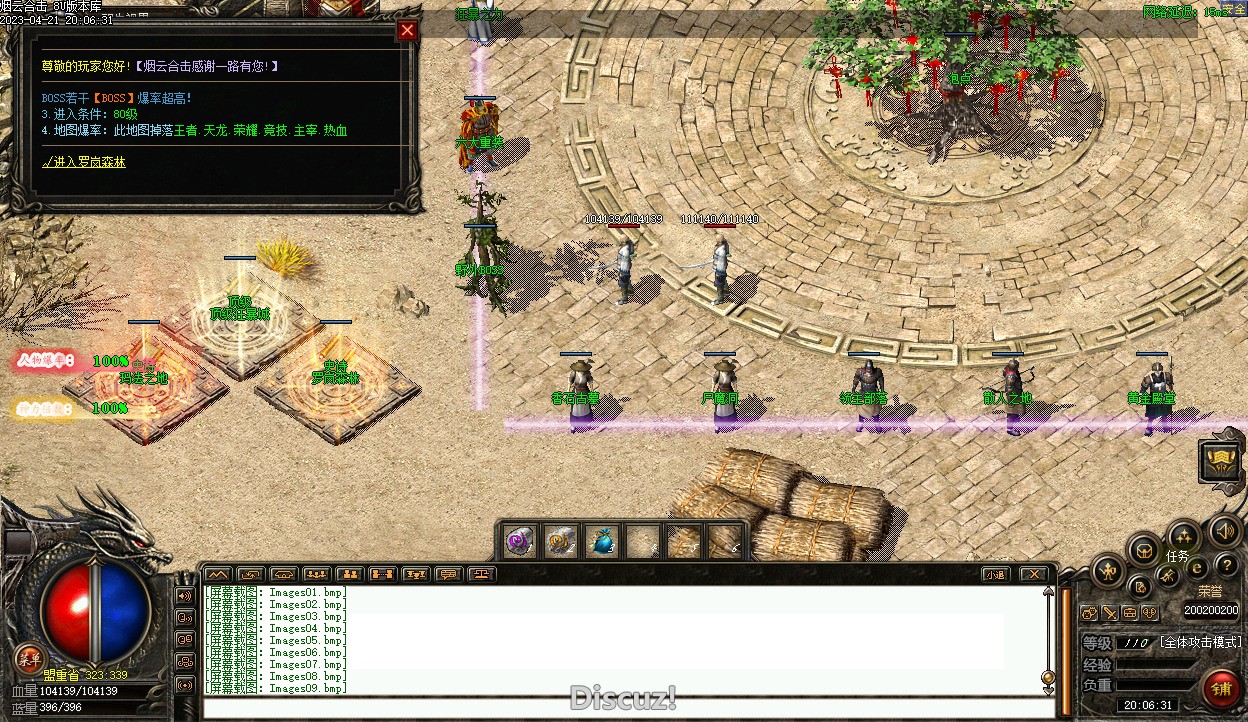The width and height of the screenshot is (1248, 722).
Task: Close the chat panel with X
Action: click(x=1033, y=574)
